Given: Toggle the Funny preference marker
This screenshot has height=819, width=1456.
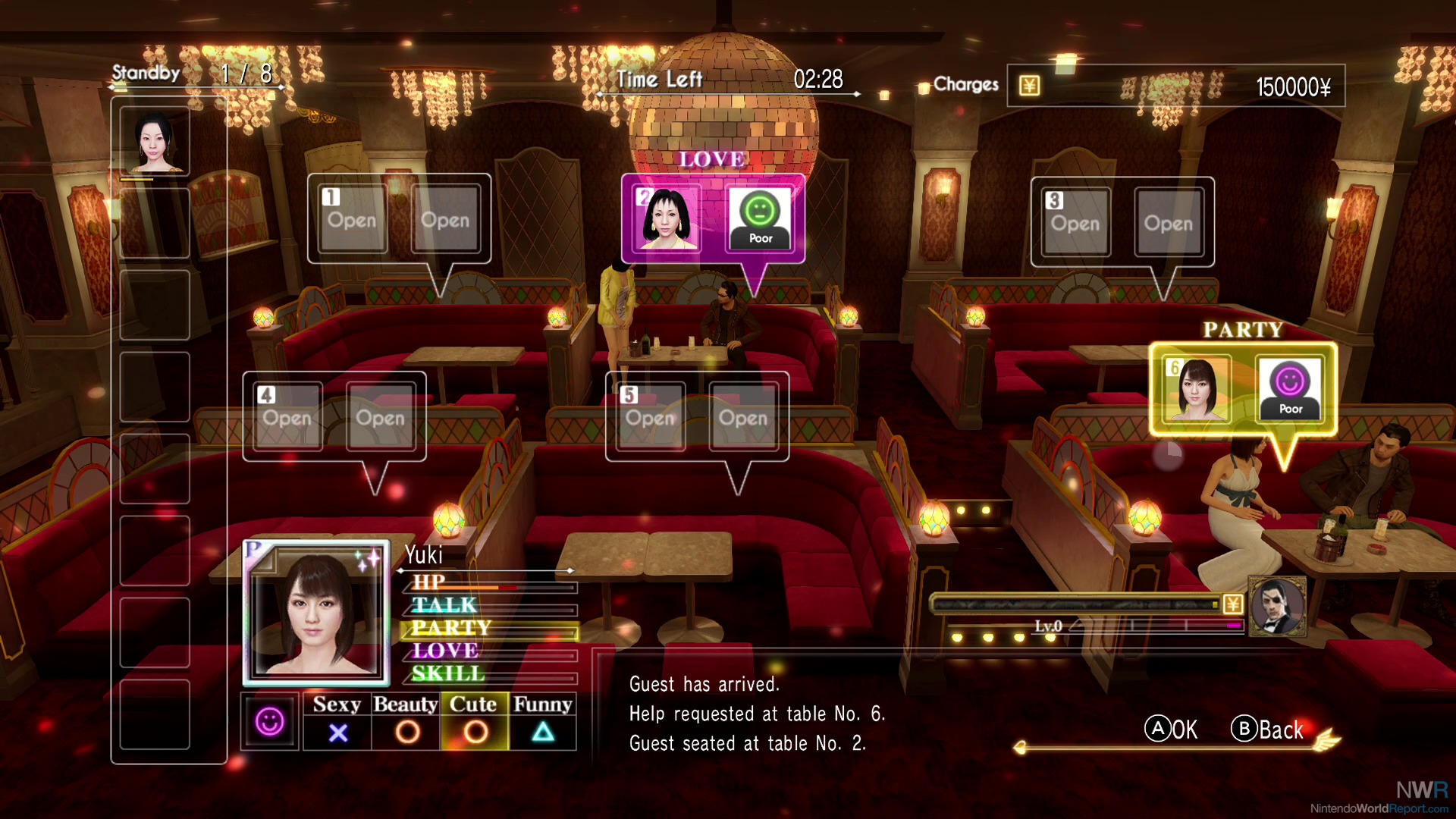Looking at the screenshot, I should point(544,733).
